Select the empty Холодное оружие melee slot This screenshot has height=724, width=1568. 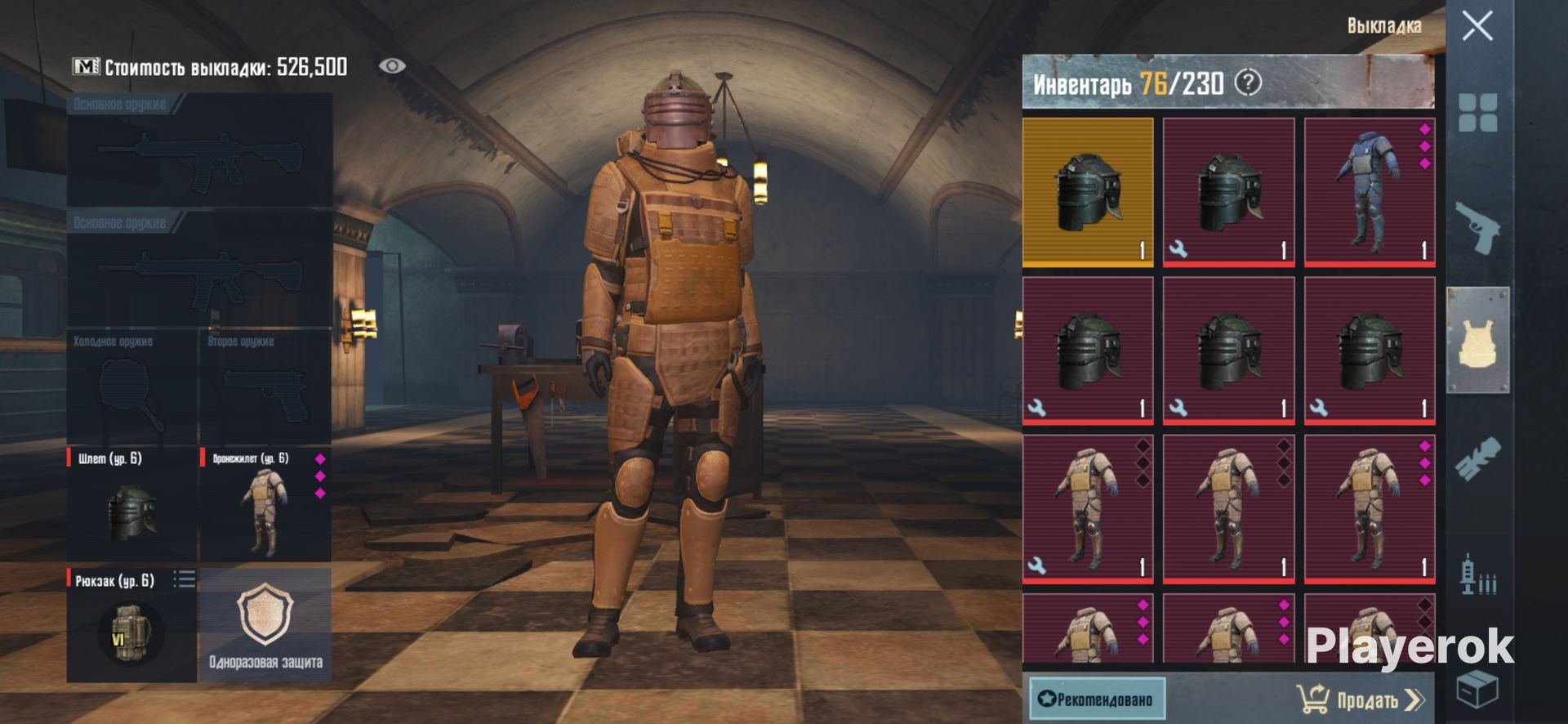tap(131, 388)
